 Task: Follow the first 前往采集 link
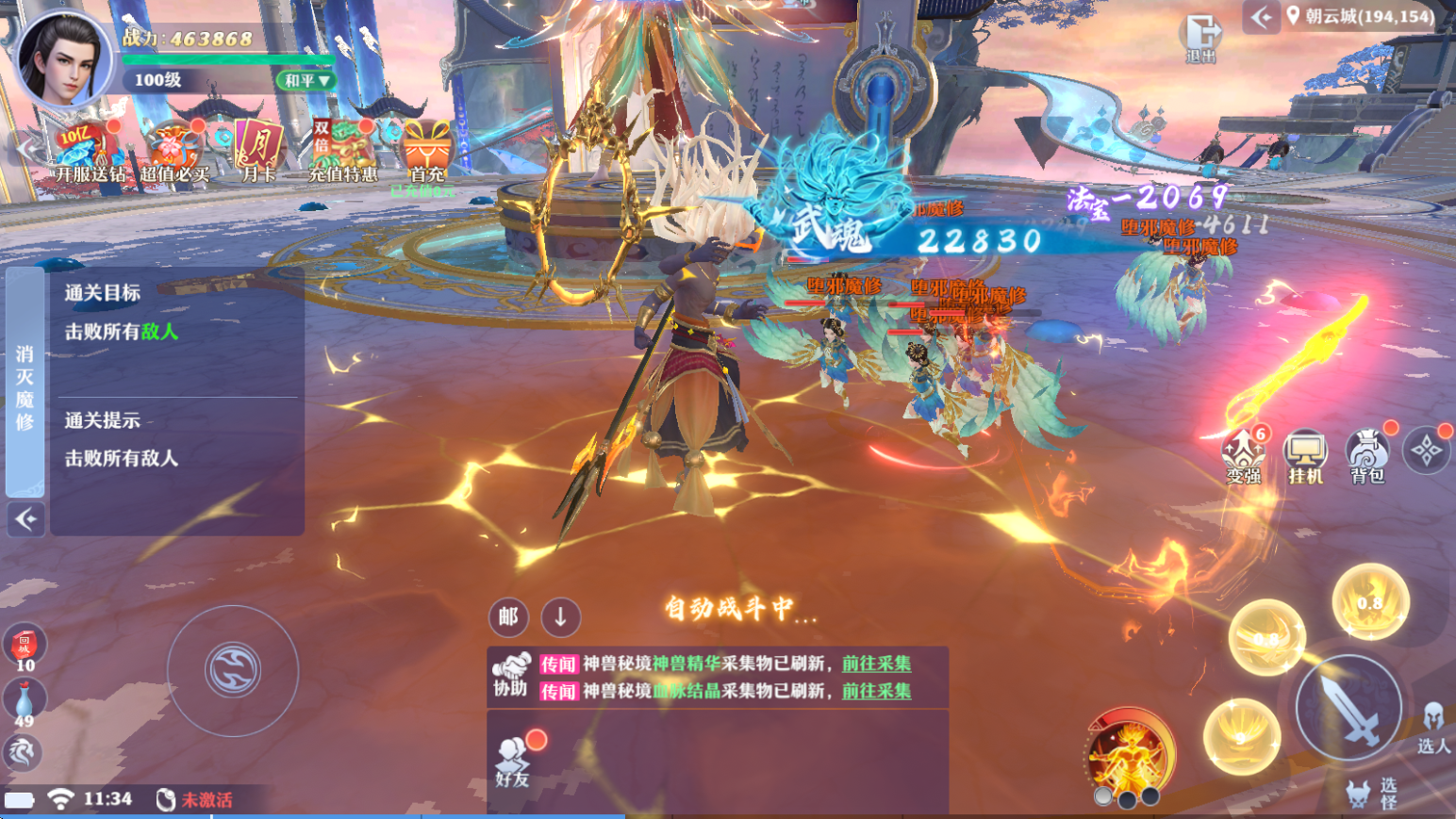click(876, 663)
